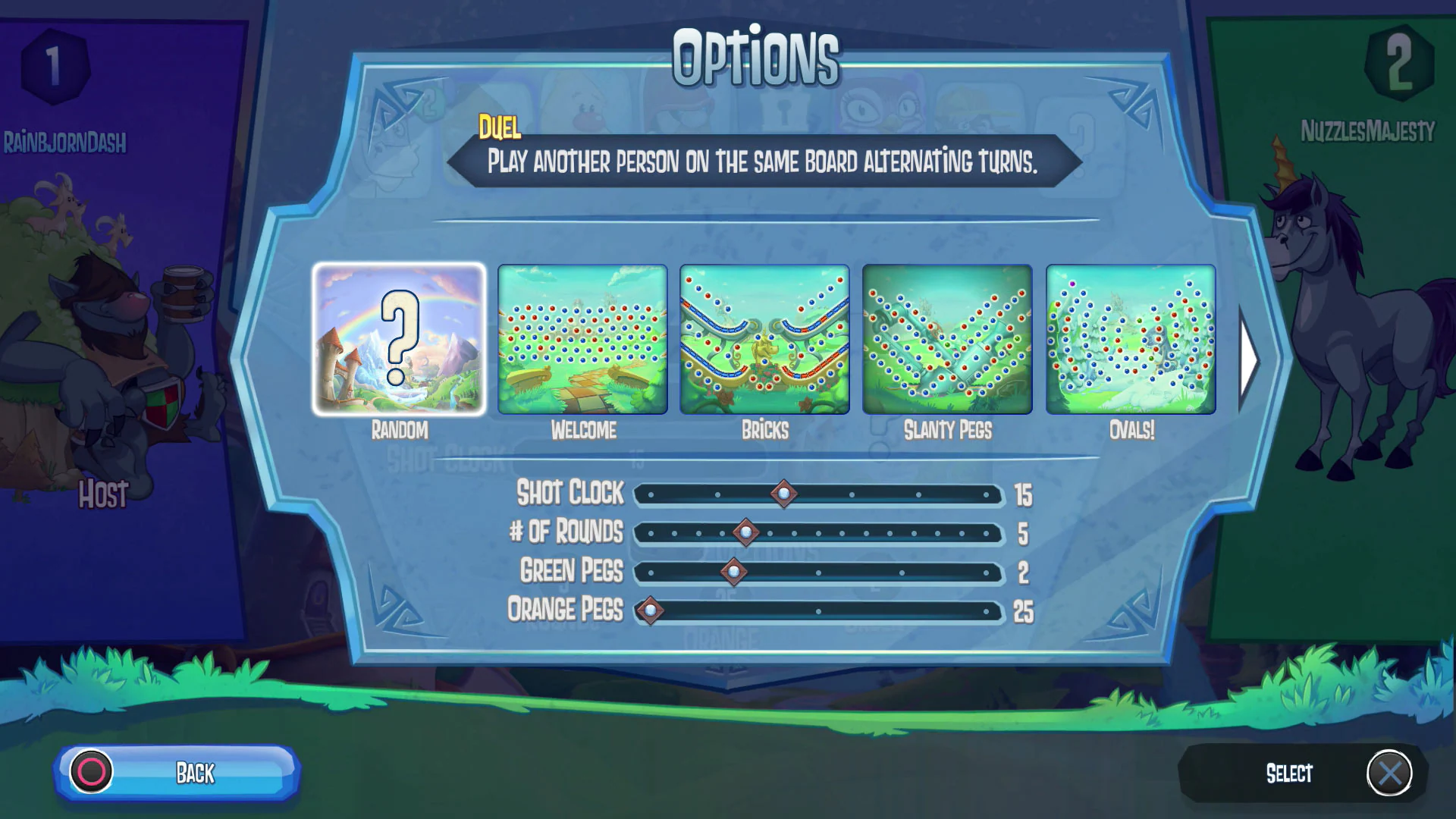This screenshot has height=819, width=1456.
Task: Choose the Bricks board layout
Action: [764, 340]
